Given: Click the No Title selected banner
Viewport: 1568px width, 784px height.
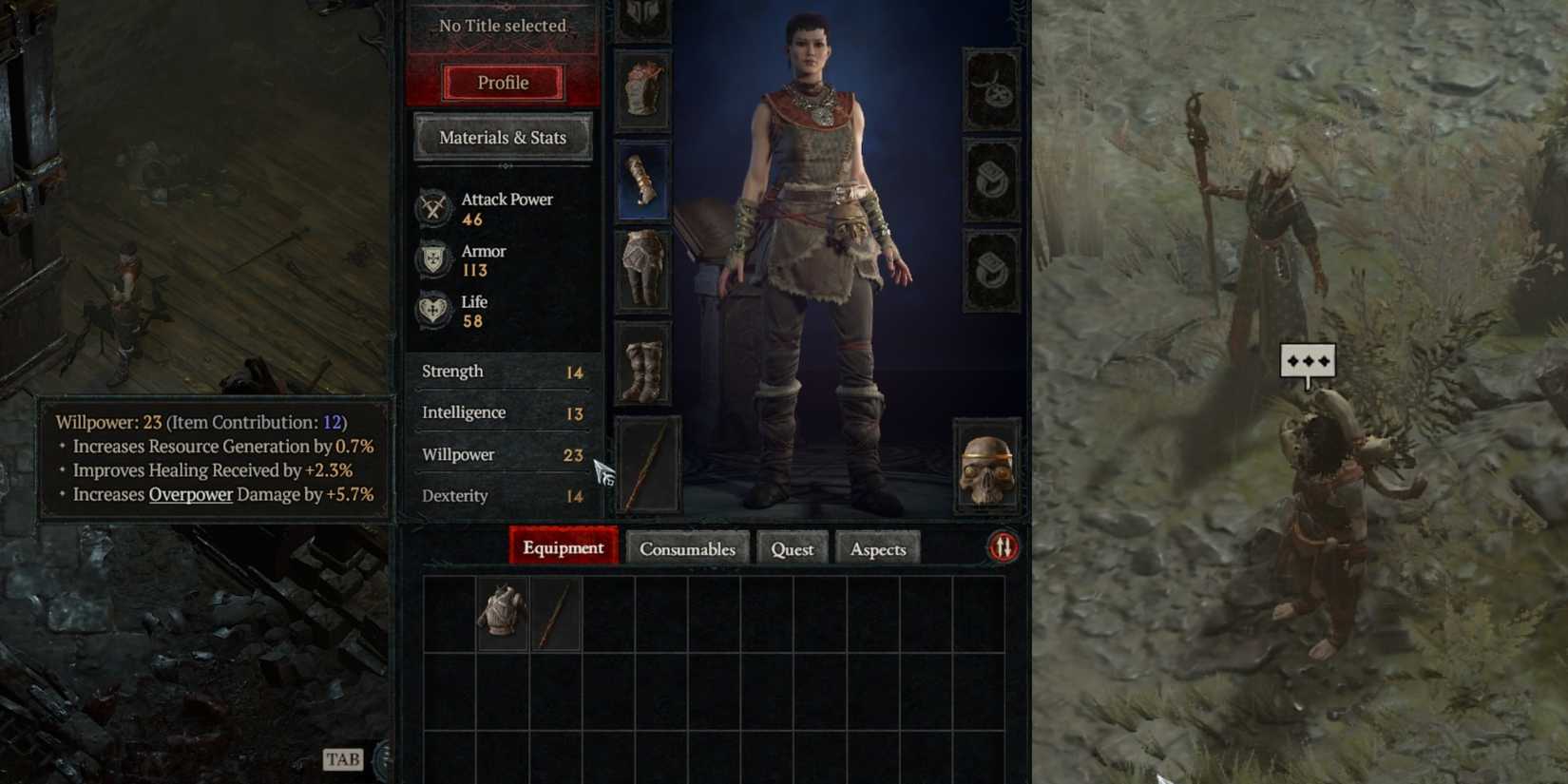Looking at the screenshot, I should coord(500,26).
